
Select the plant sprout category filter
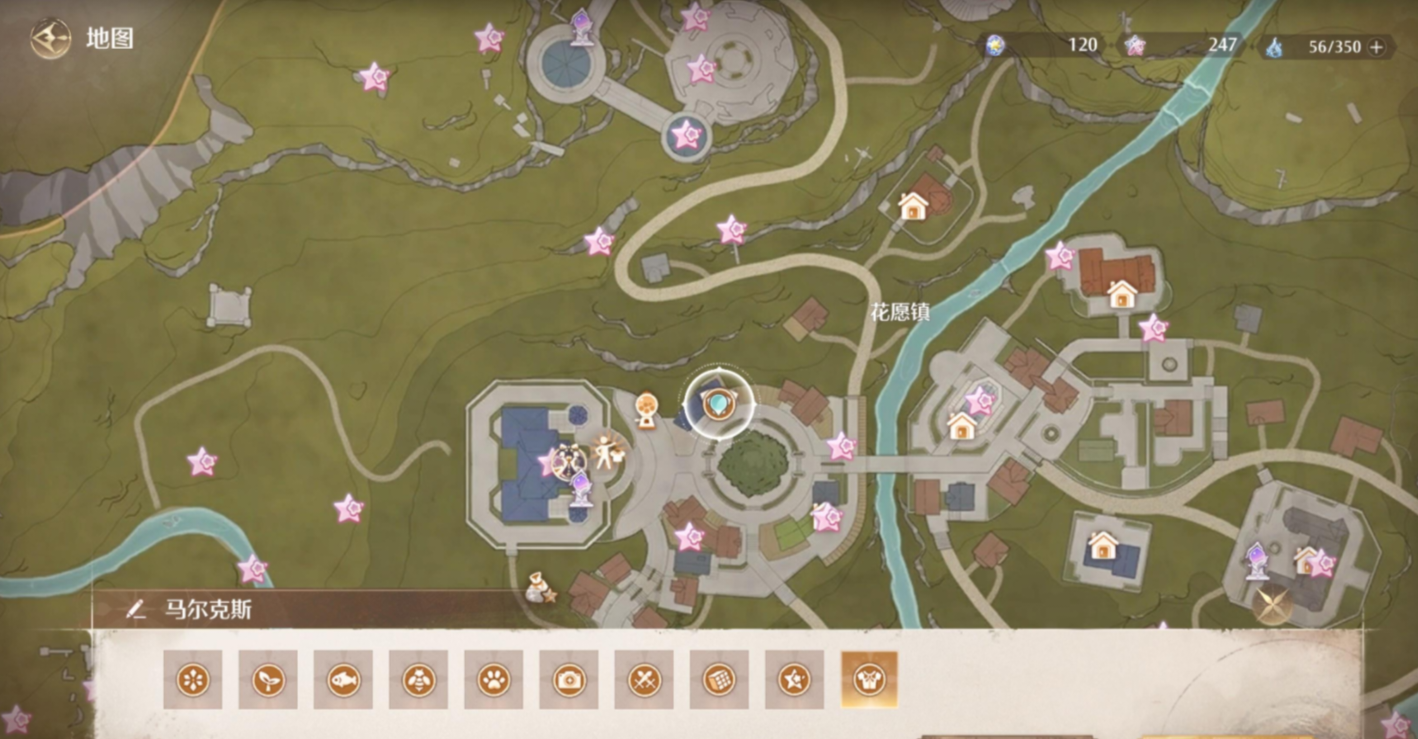coord(268,680)
